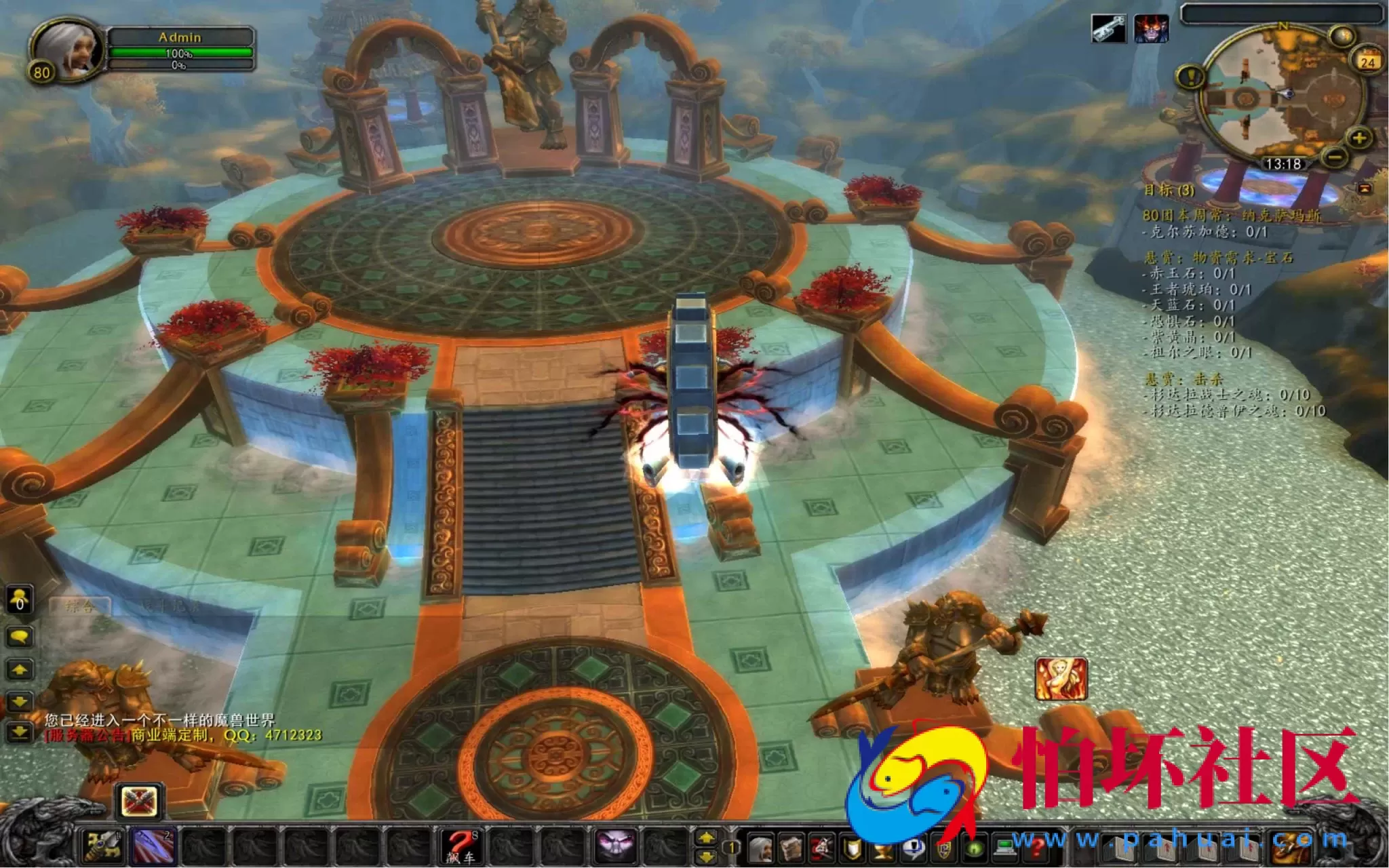Click the tracking globe button on the minimap
1389x868 pixels.
(x=1342, y=35)
